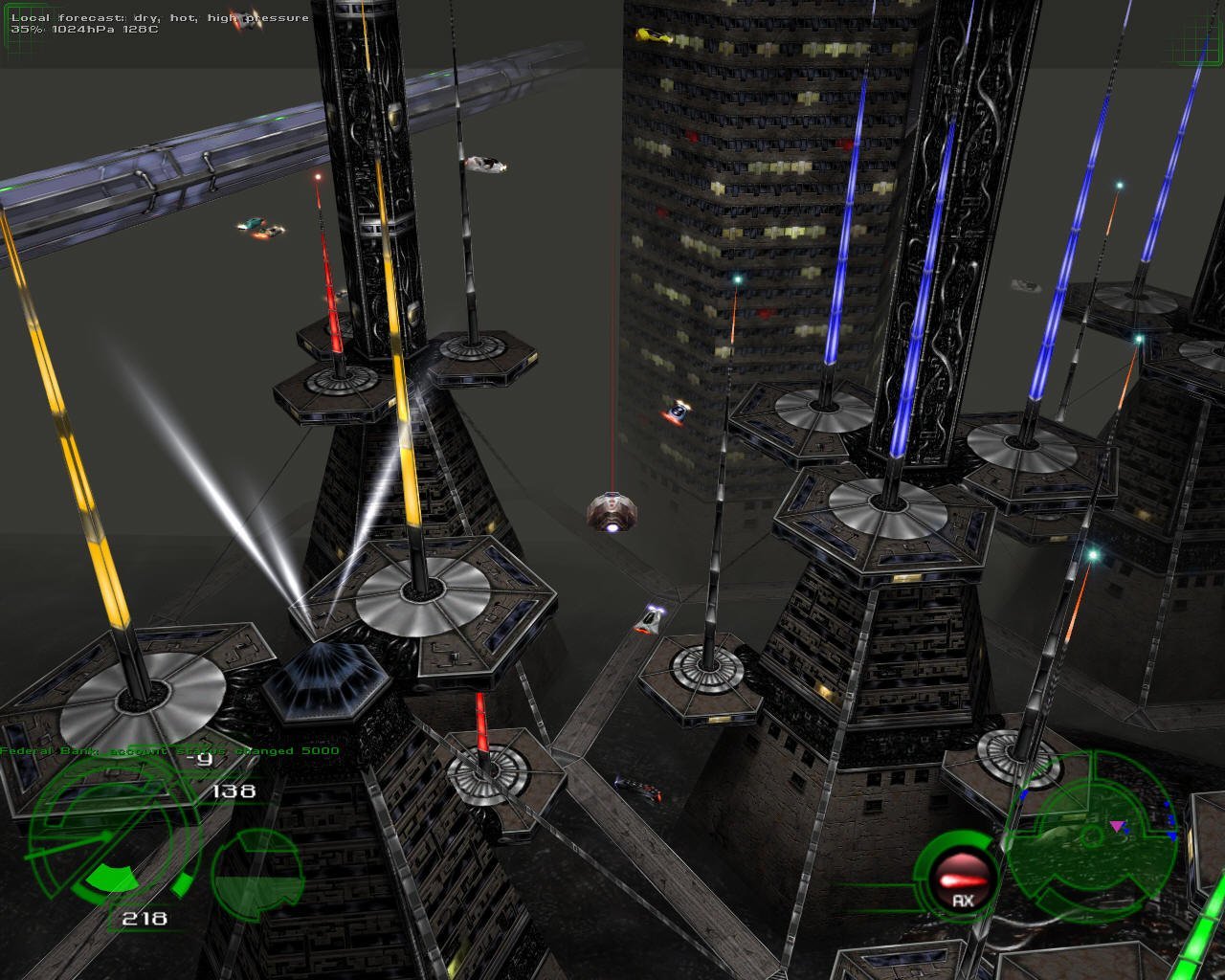Click the magenta target marker on the radar

point(1116,825)
